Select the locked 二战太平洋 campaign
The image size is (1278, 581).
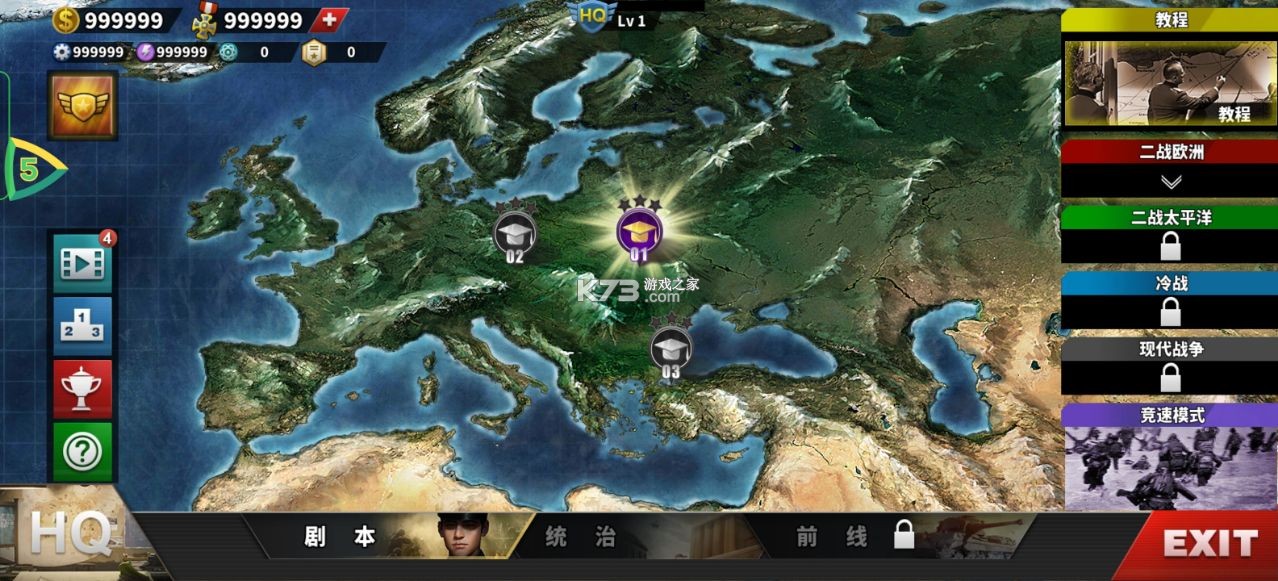pyautogui.click(x=1170, y=244)
